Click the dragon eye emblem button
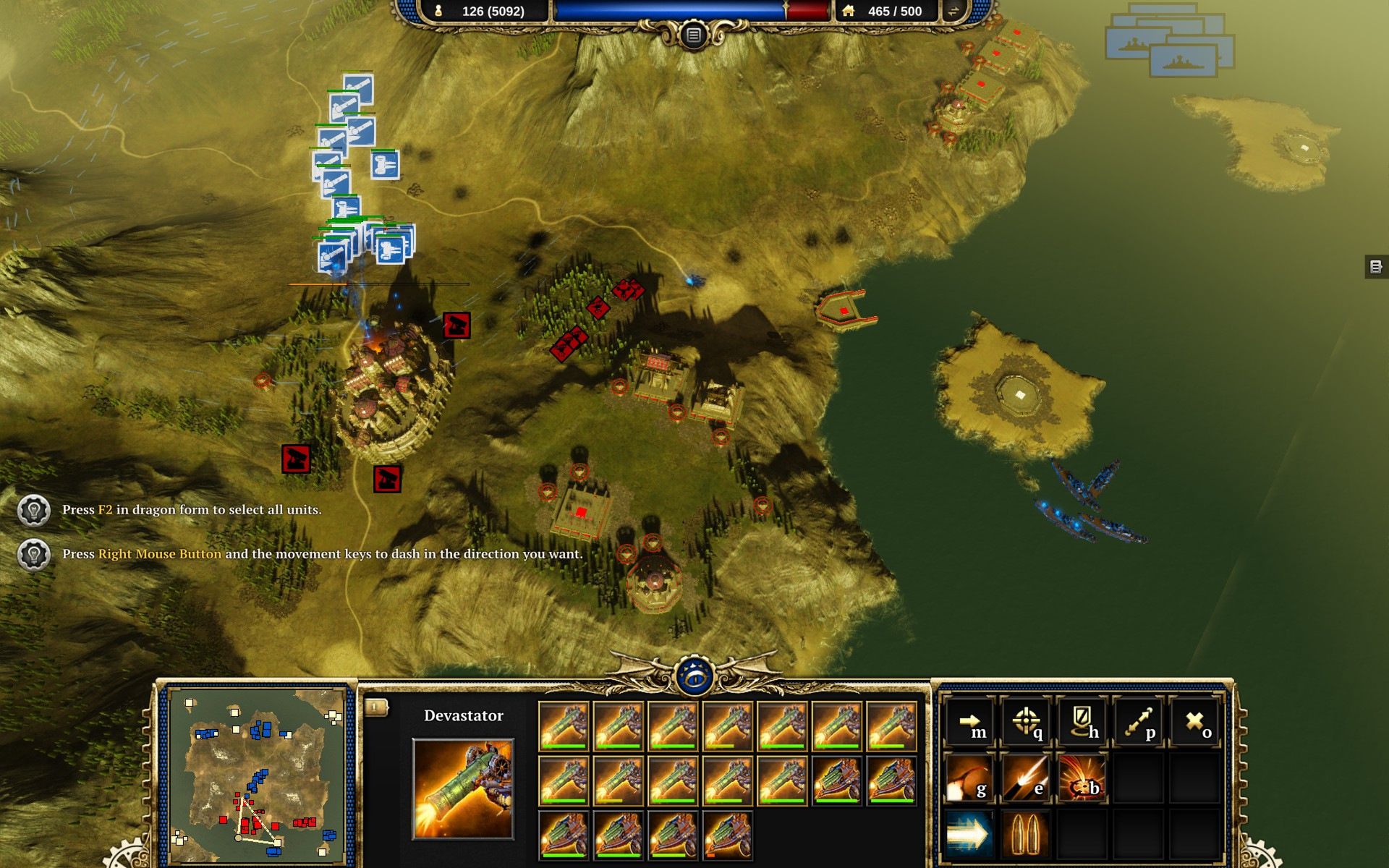 point(694,677)
